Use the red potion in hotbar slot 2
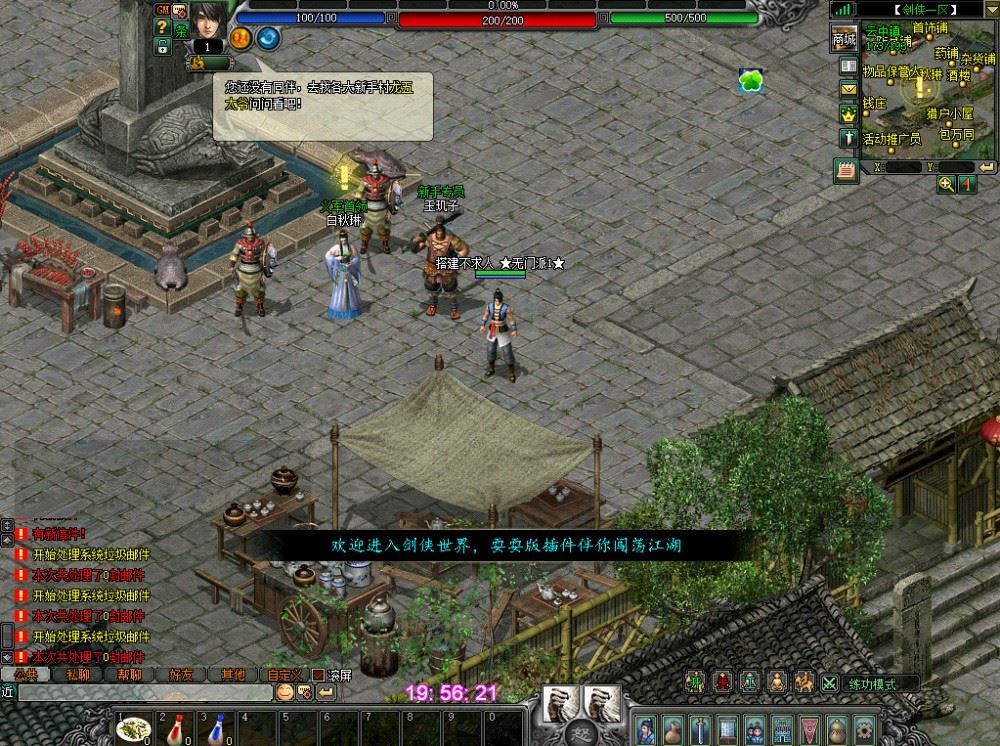This screenshot has height=746, width=1000. (x=176, y=730)
